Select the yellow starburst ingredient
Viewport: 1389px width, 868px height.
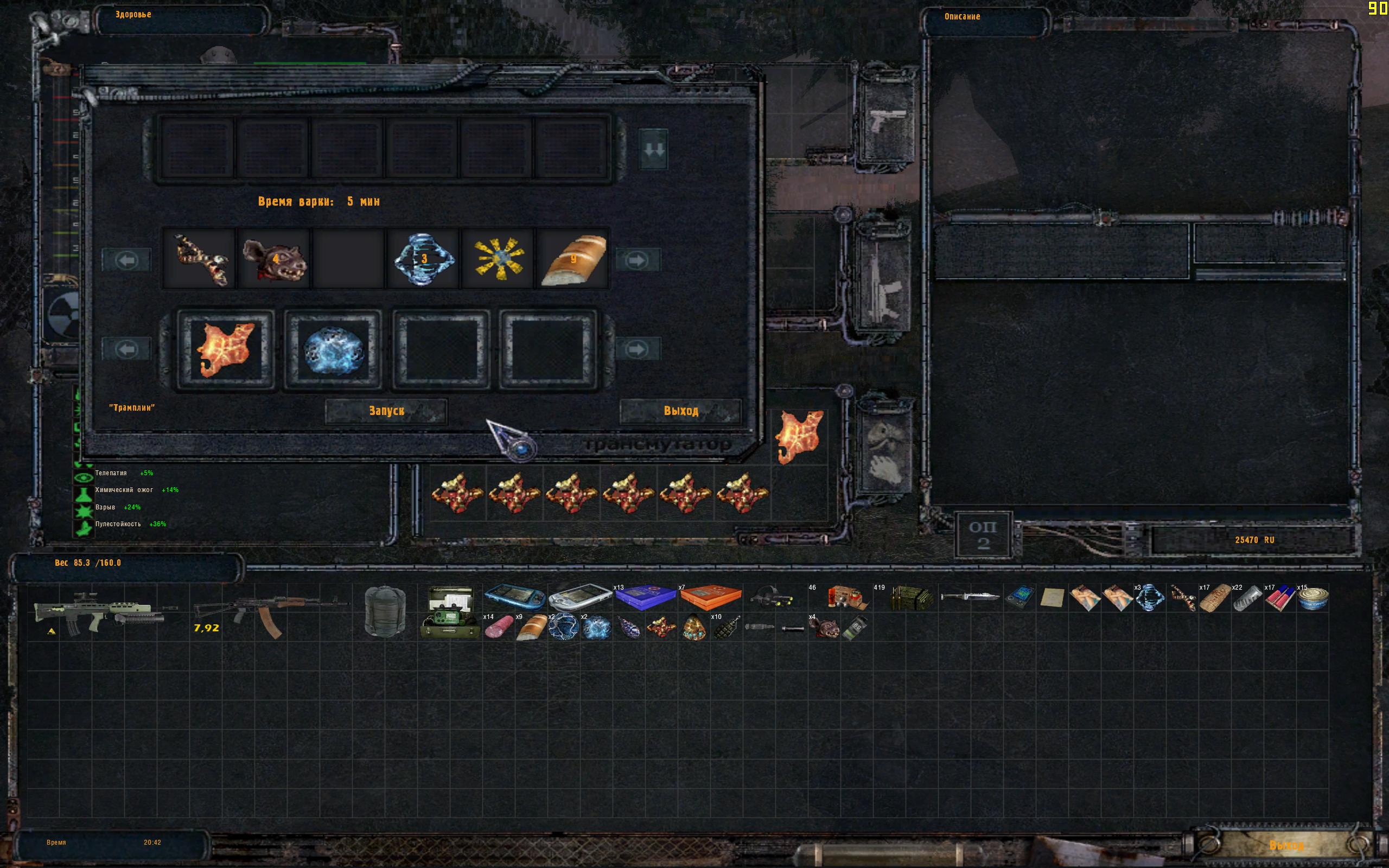498,259
